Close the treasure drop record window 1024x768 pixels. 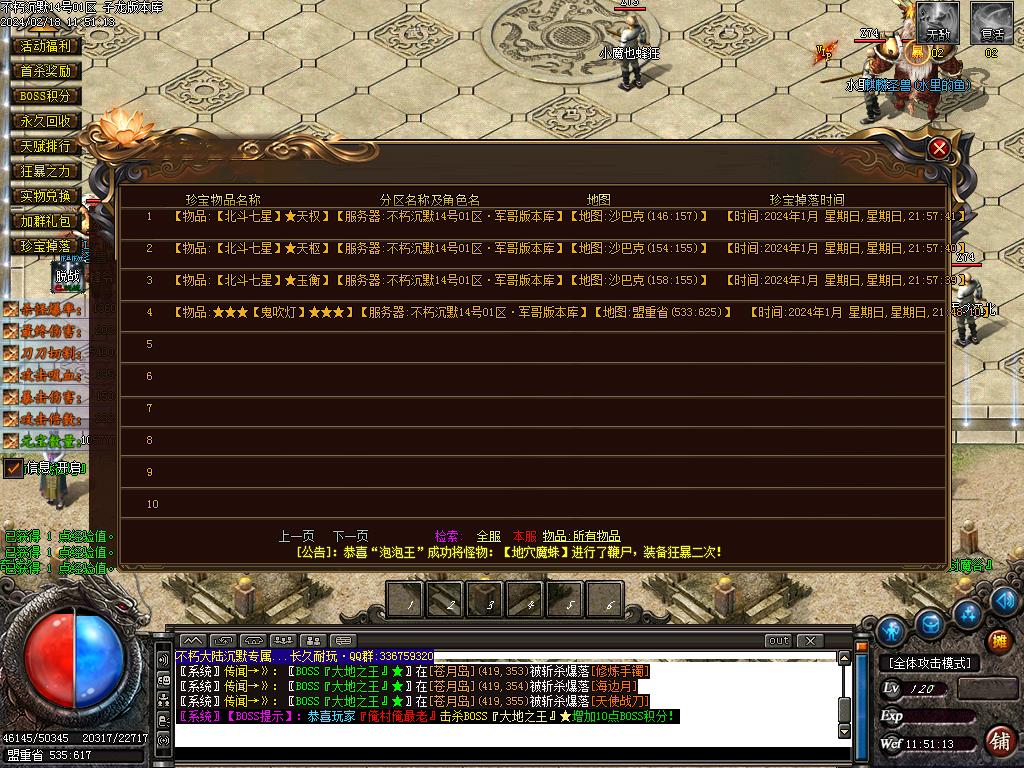tap(938, 149)
